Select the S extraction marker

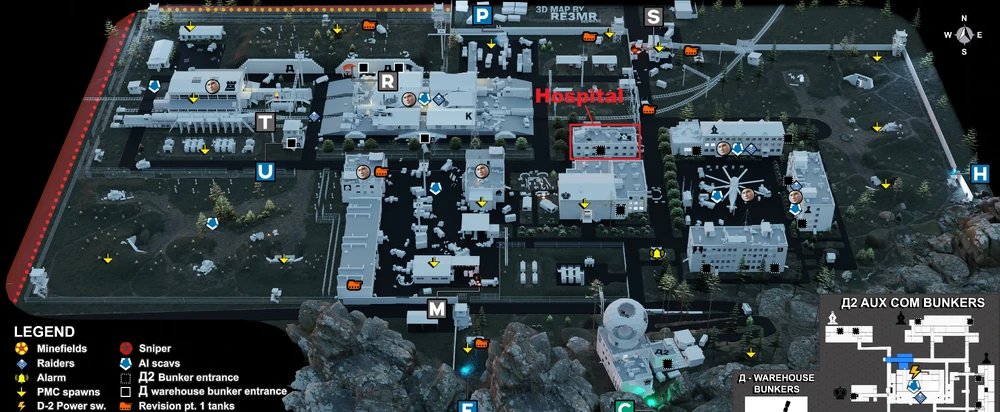tap(654, 16)
